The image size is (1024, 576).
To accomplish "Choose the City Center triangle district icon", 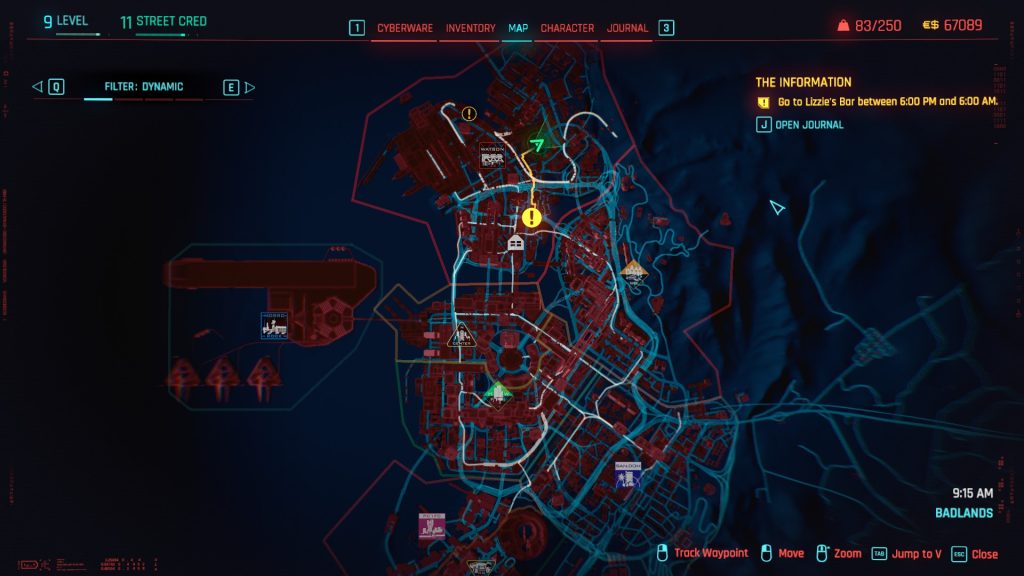I will [460, 334].
